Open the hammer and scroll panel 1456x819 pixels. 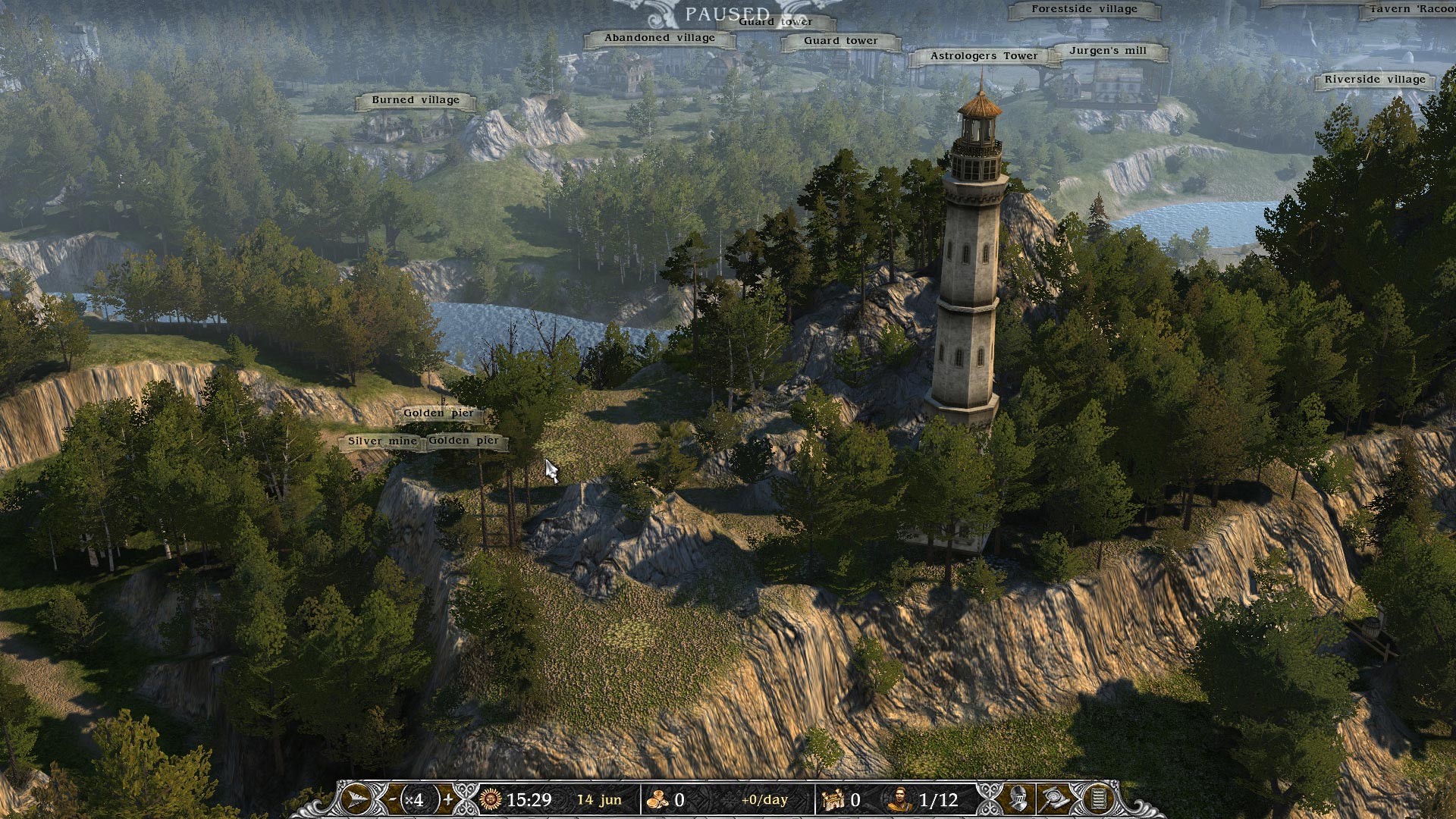point(1056,799)
